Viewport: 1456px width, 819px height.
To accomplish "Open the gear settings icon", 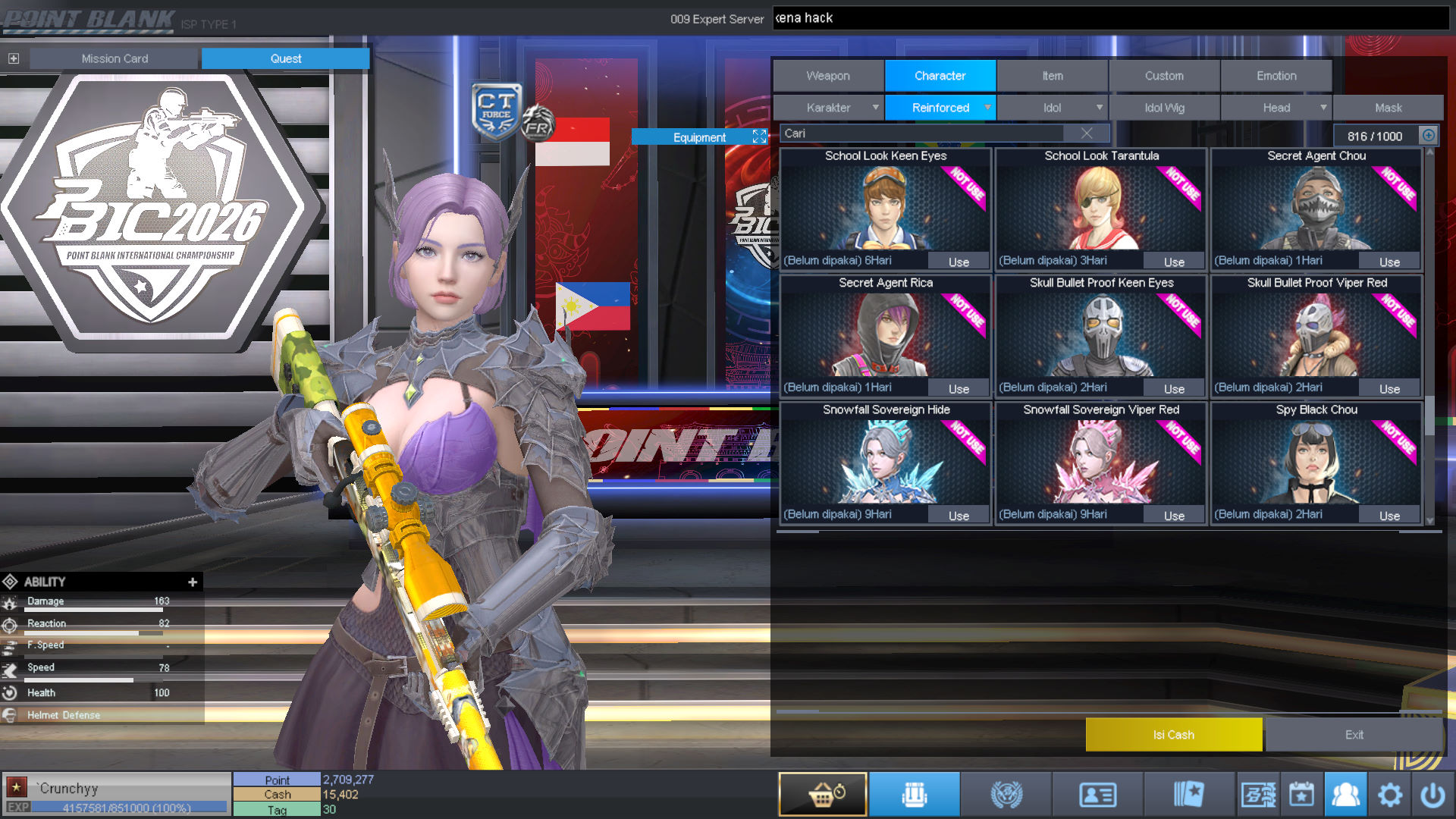I will pyautogui.click(x=1389, y=795).
